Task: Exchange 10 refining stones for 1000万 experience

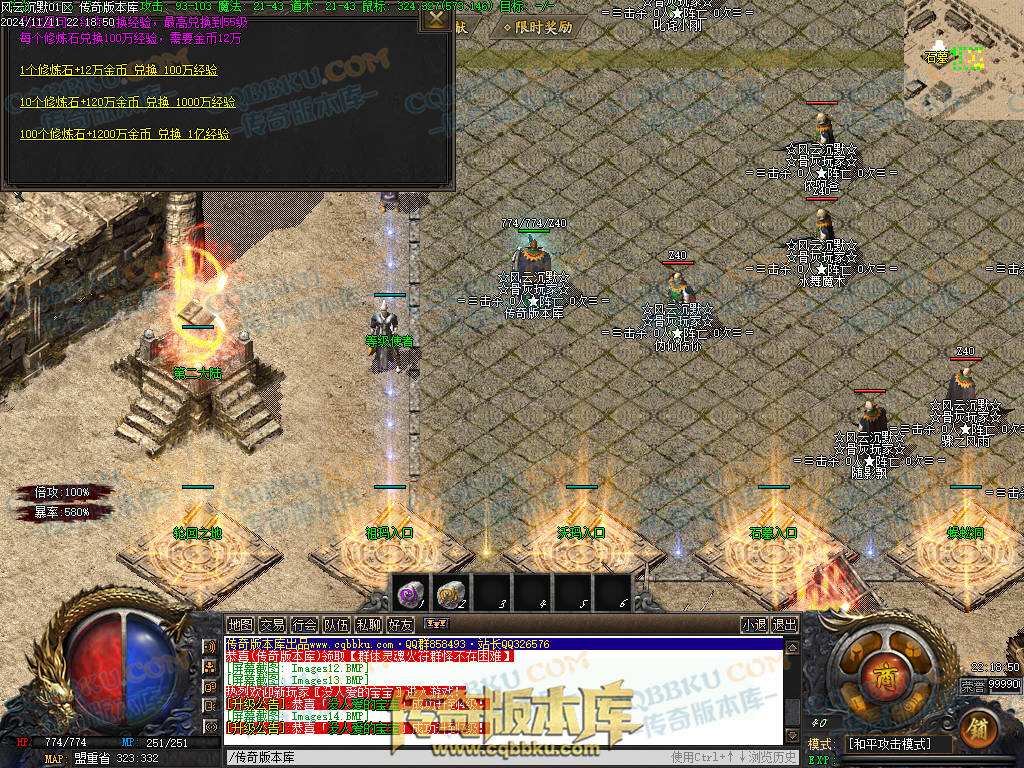Action: click(127, 102)
